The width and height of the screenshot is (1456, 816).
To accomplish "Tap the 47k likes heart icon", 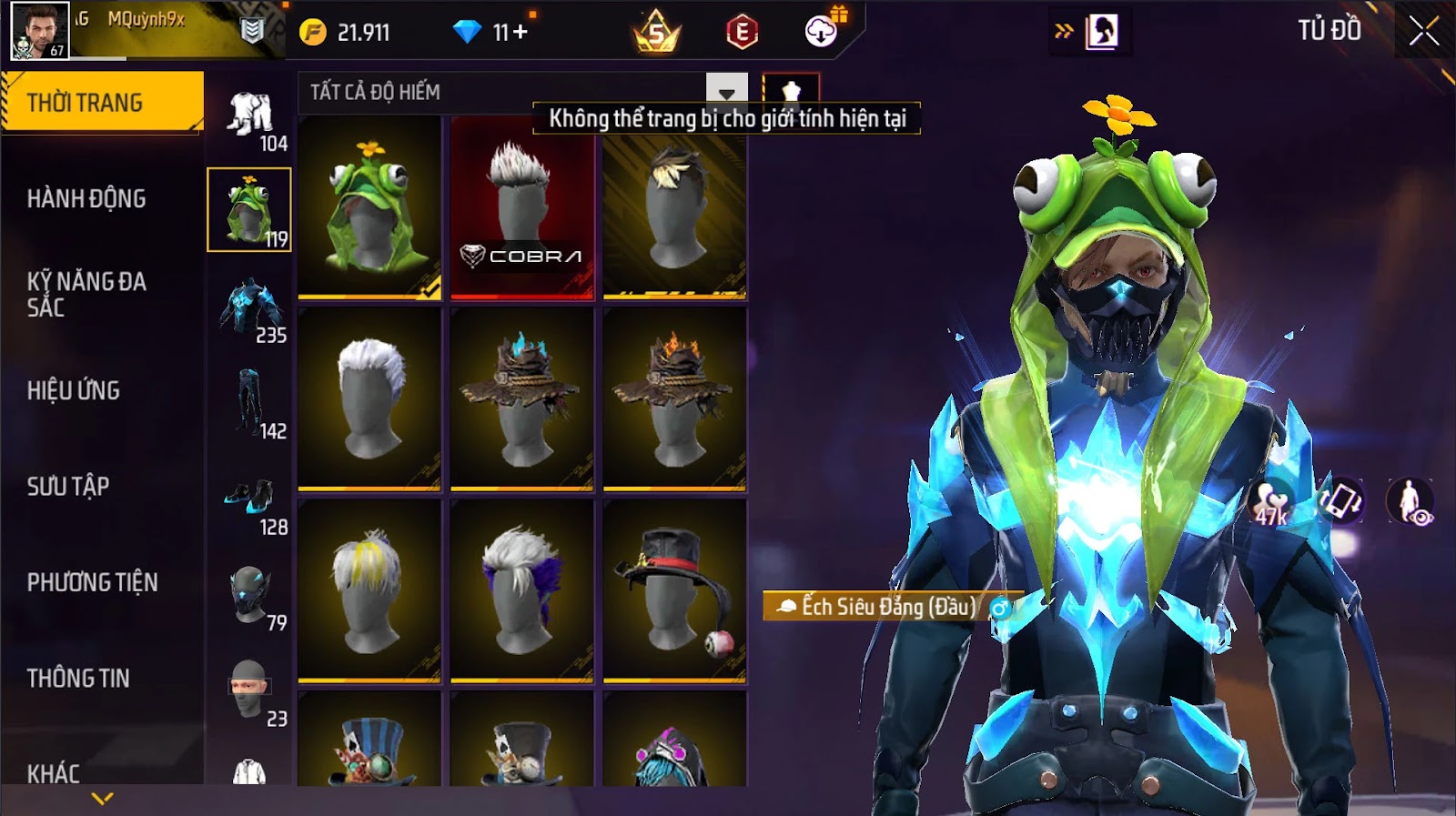I will coord(1272,502).
